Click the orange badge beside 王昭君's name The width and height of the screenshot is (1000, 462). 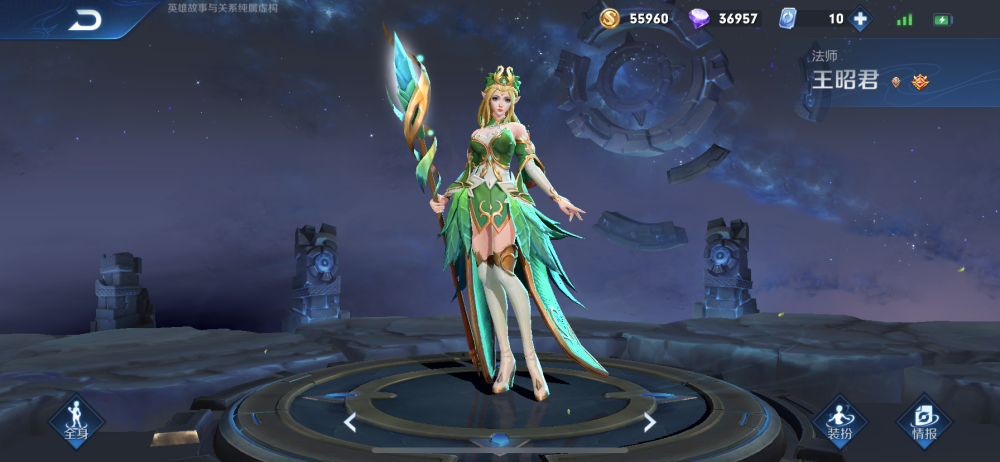click(x=920, y=82)
